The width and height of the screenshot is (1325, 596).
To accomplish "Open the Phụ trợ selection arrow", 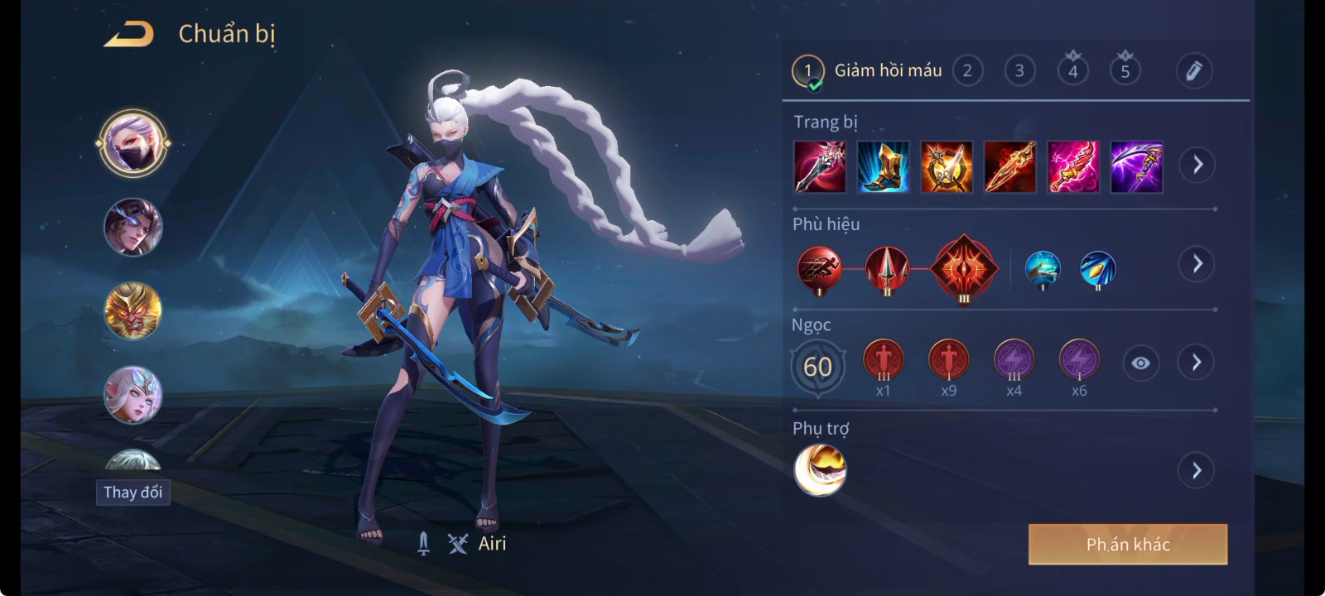I will click(1196, 470).
